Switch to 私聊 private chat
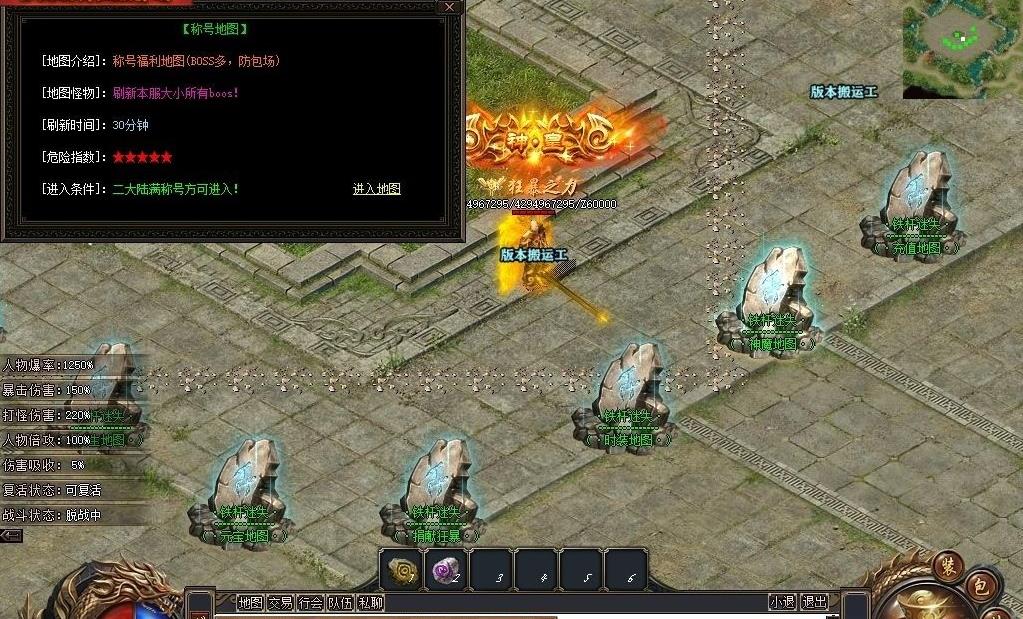1023x619 pixels. click(370, 602)
